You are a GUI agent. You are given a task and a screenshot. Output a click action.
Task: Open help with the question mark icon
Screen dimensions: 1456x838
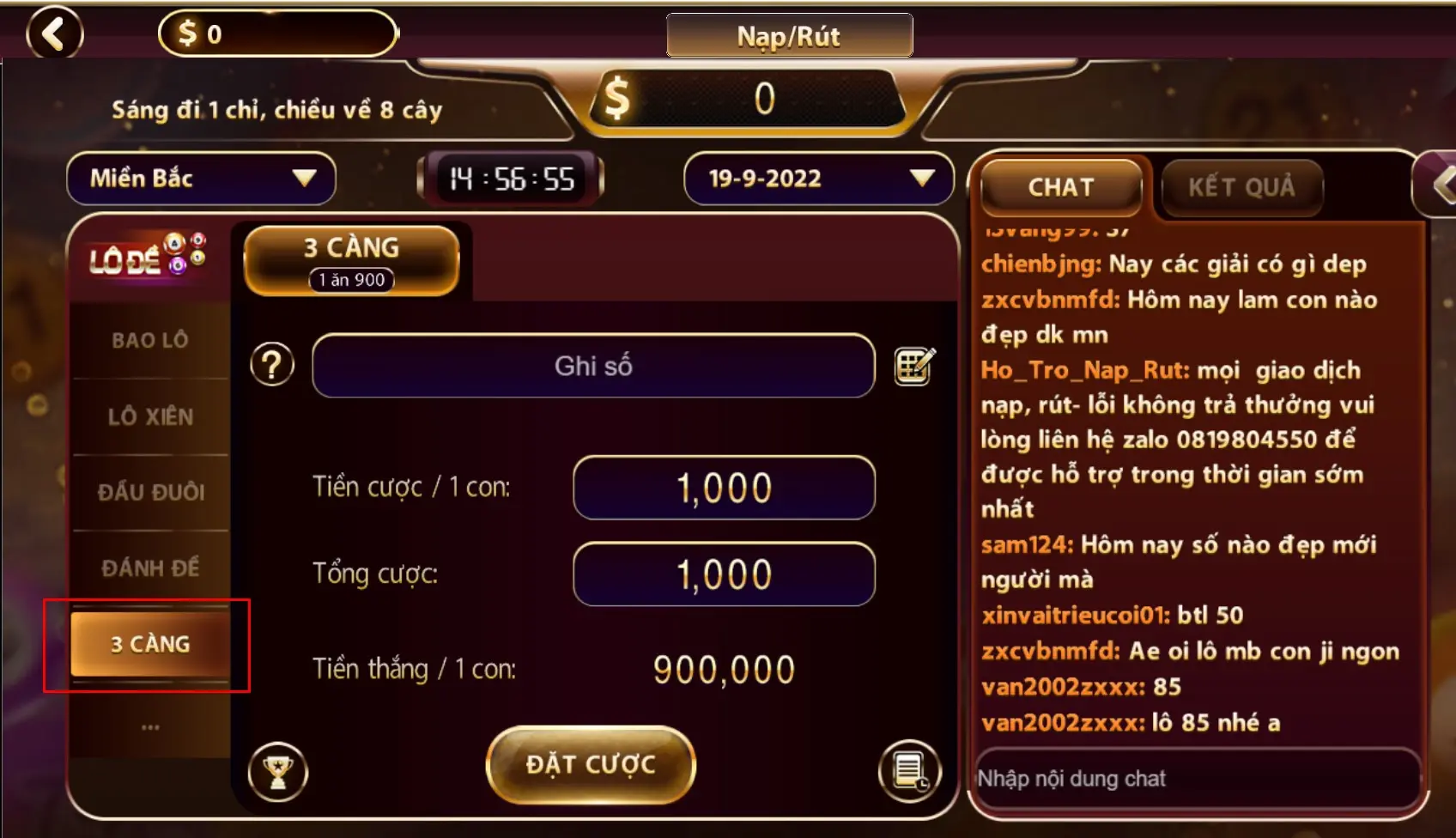point(272,365)
